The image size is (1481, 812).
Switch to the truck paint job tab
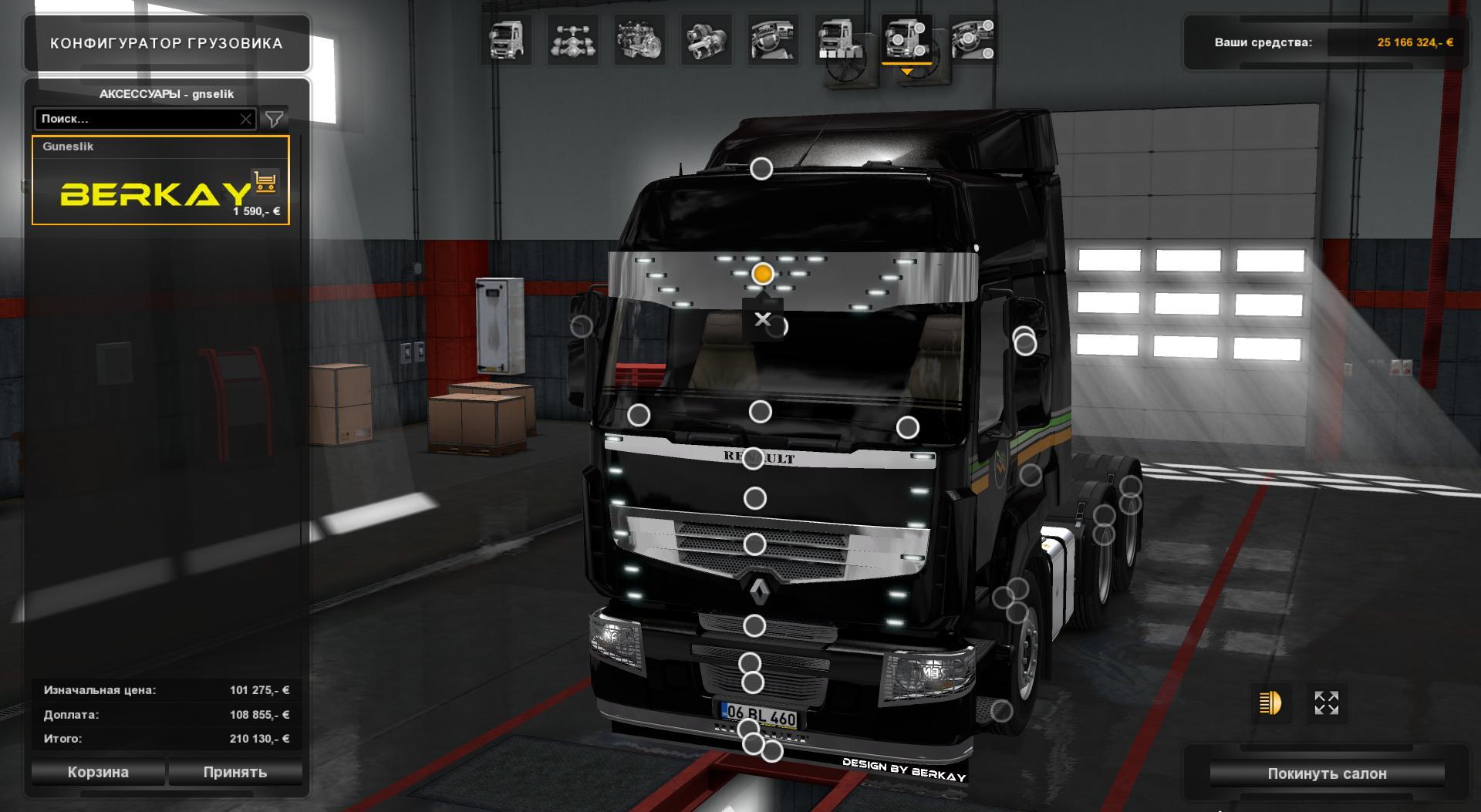pos(840,40)
